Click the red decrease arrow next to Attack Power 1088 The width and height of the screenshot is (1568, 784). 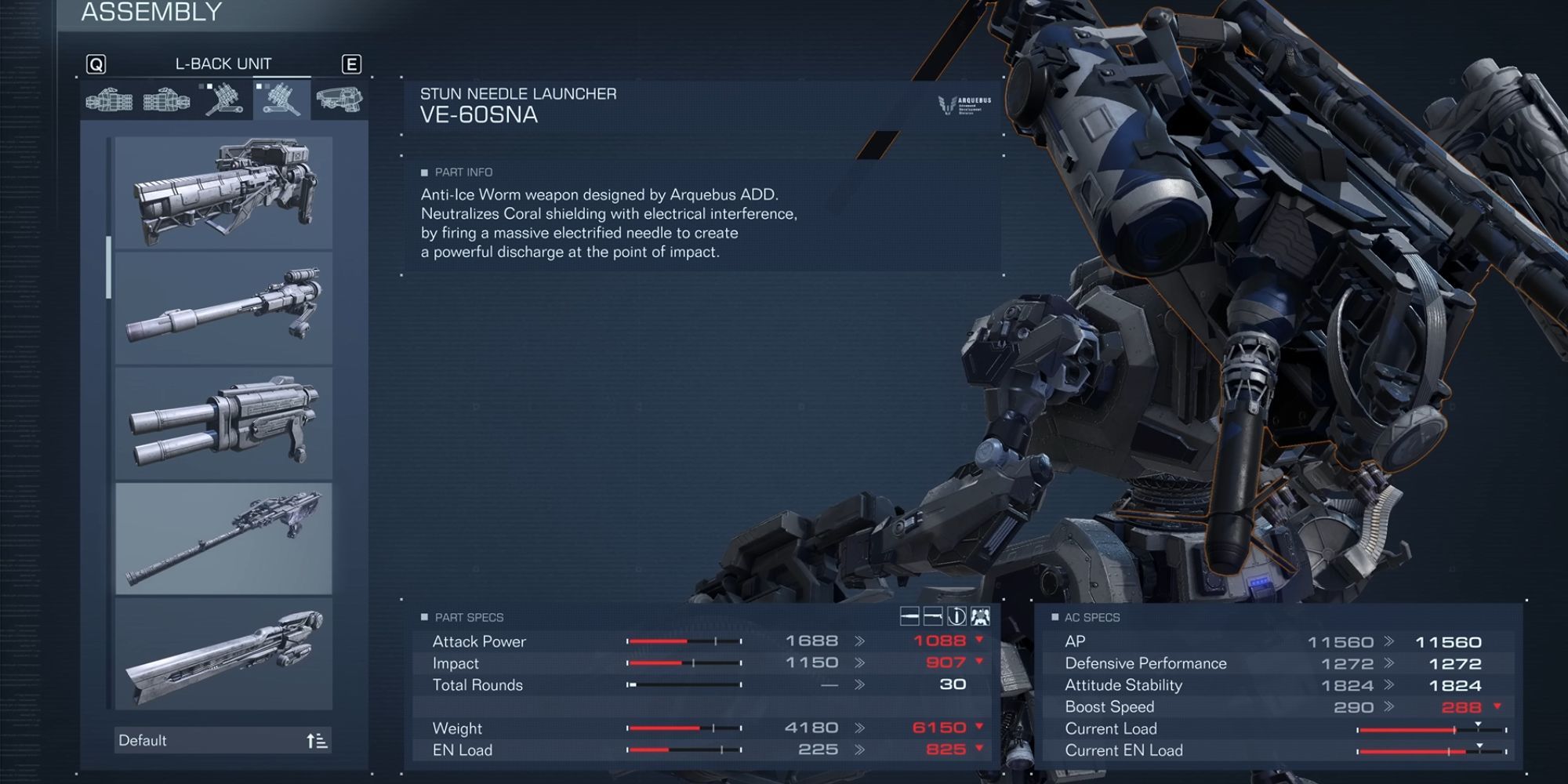click(x=979, y=641)
